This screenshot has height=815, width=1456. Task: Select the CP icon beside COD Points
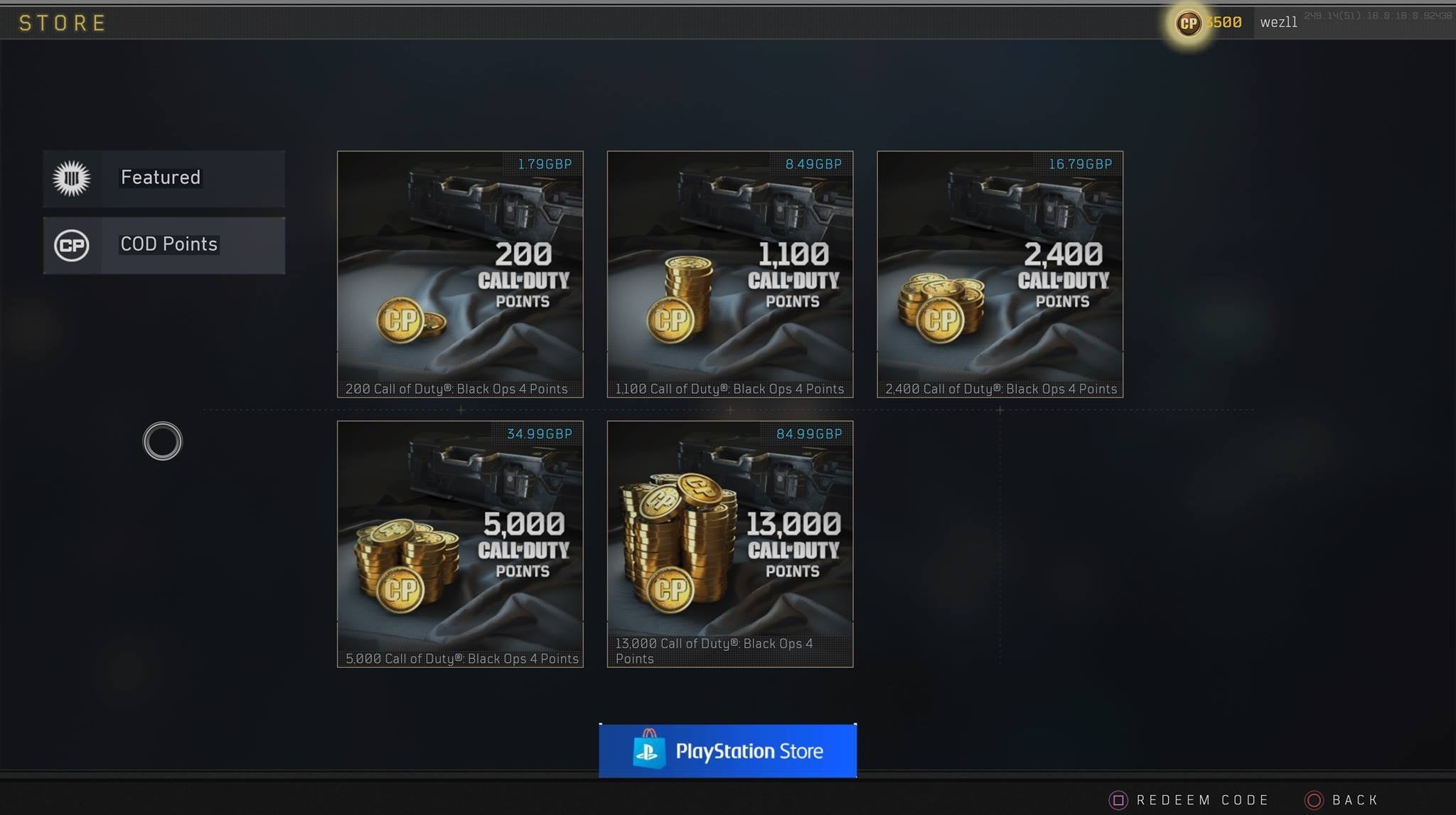pyautogui.click(x=72, y=245)
